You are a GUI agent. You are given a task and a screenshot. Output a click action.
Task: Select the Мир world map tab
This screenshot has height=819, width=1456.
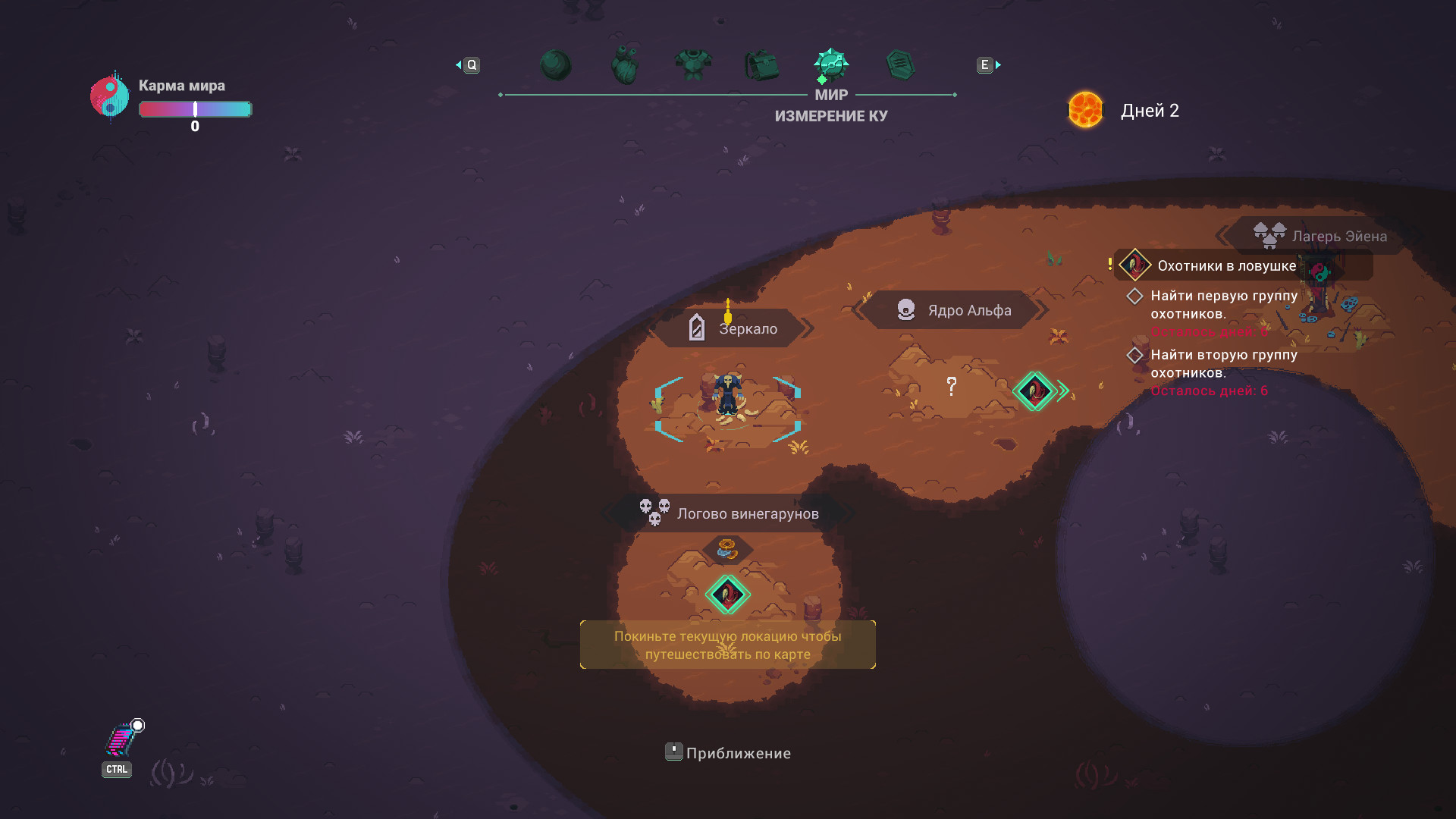[831, 65]
